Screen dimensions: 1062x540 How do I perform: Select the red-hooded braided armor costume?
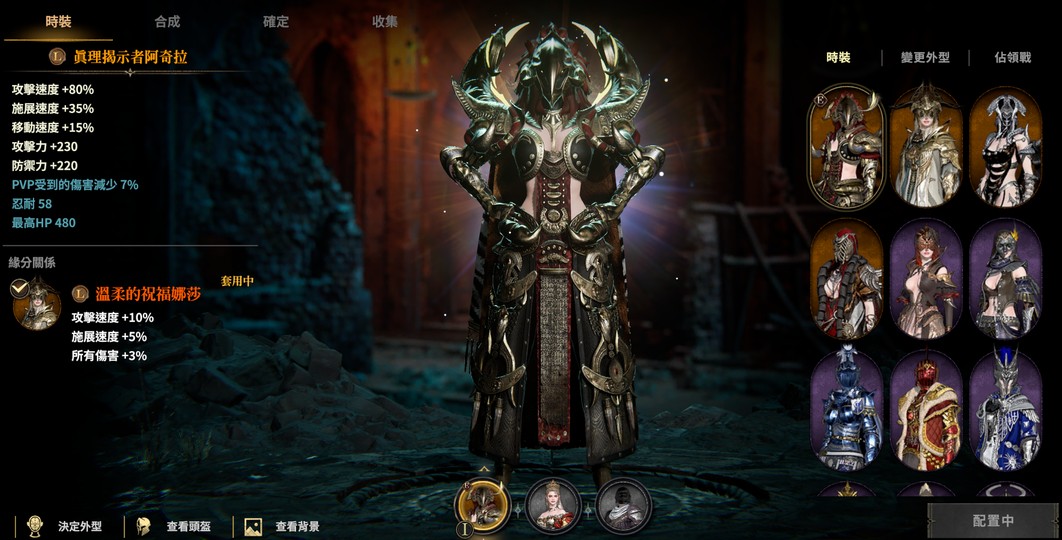(846, 278)
